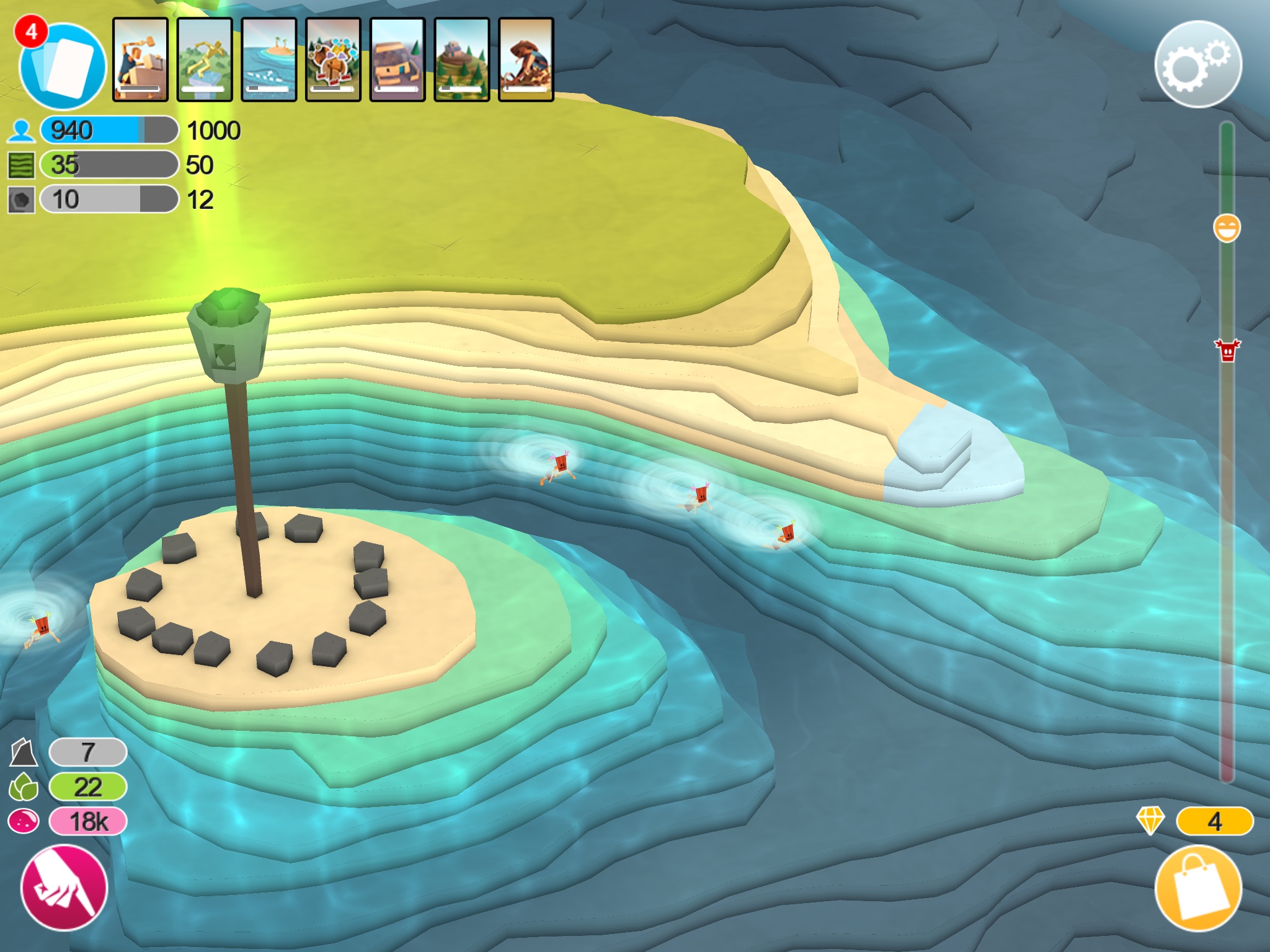Tap the yellow gem currency icon
This screenshot has height=952, width=1270.
point(1150,821)
